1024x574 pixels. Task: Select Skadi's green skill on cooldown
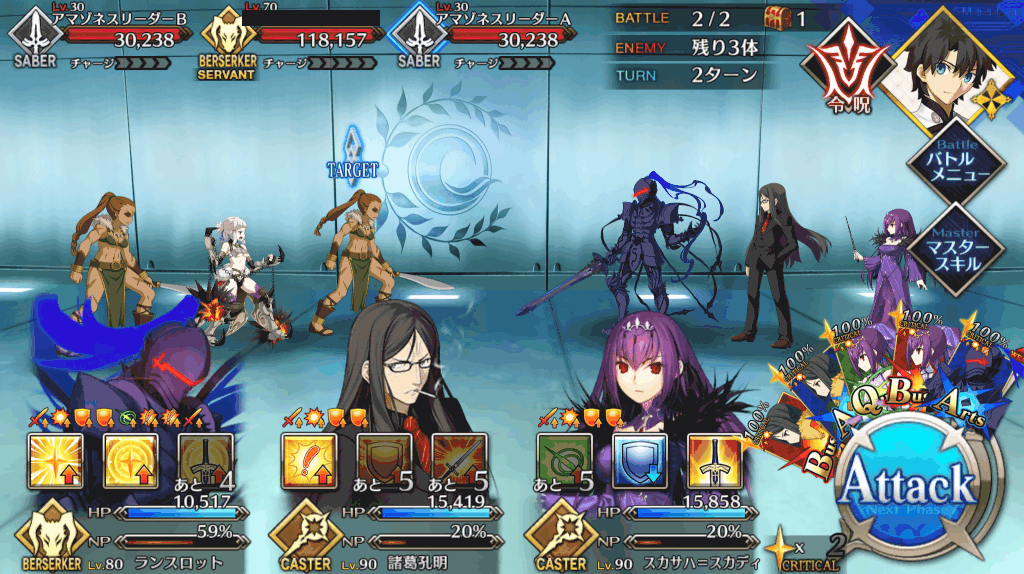click(x=564, y=459)
